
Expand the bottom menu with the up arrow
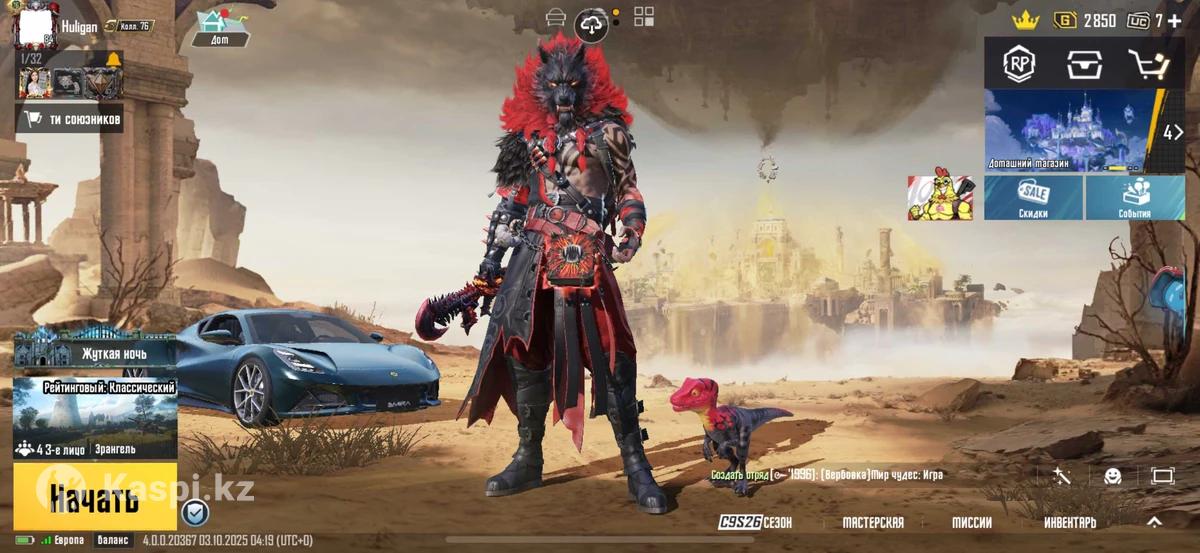click(x=1154, y=521)
